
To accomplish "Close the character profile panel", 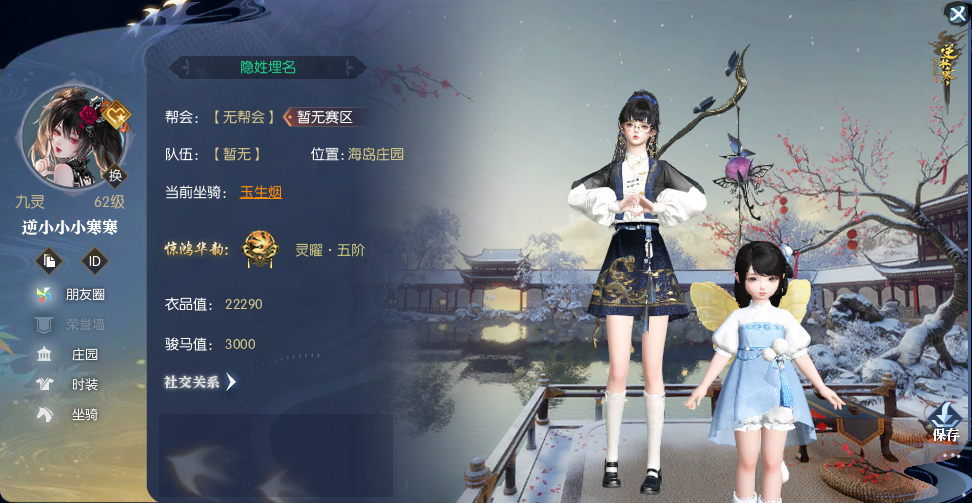I will coord(957,13).
